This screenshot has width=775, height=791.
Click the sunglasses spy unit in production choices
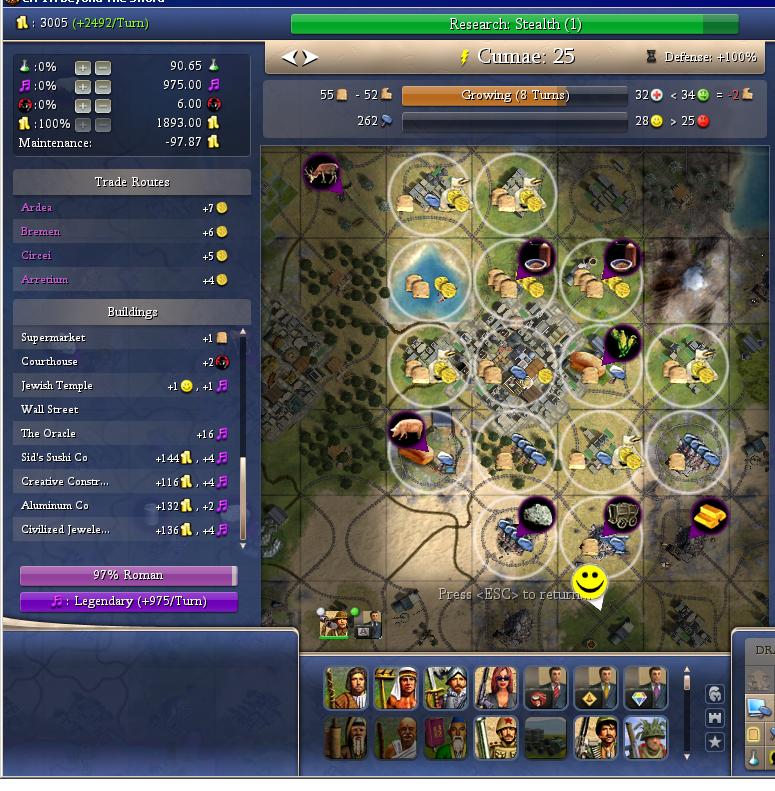[496, 688]
